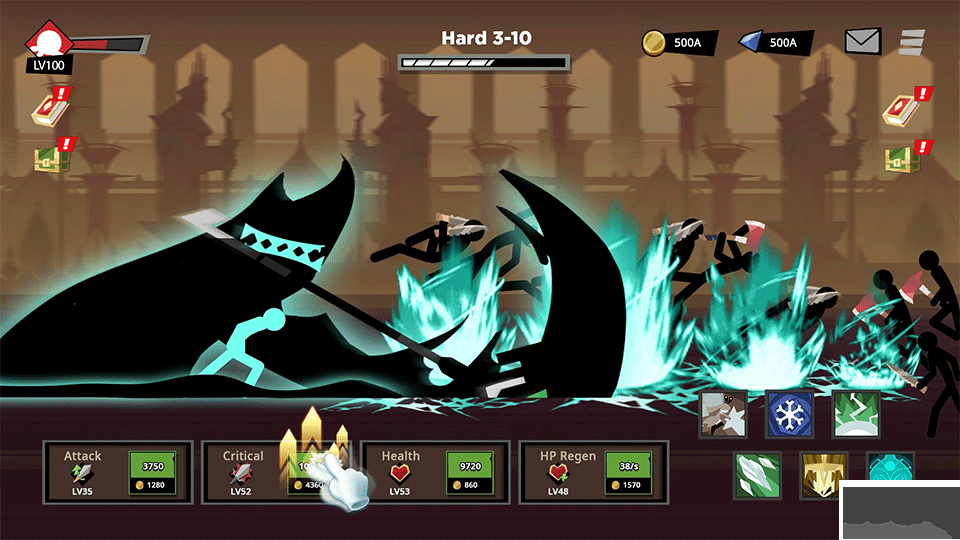
Task: Upgrade Health using the 9720 button
Action: pos(471,472)
